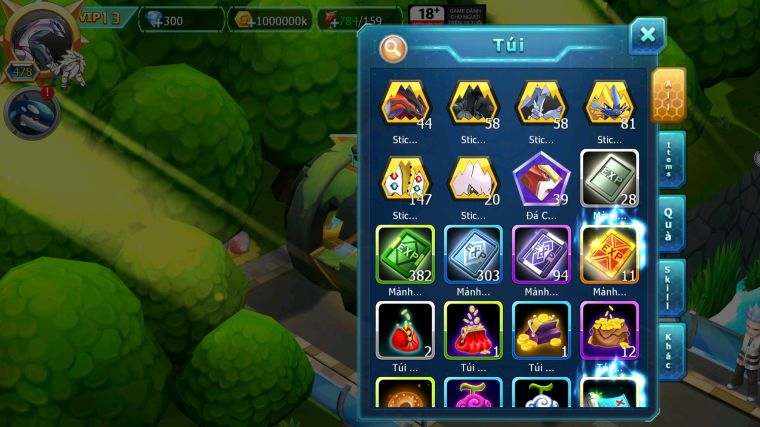The width and height of the screenshot is (760, 427).
Task: Select the white sticker item with quantity 20
Action: point(473,179)
